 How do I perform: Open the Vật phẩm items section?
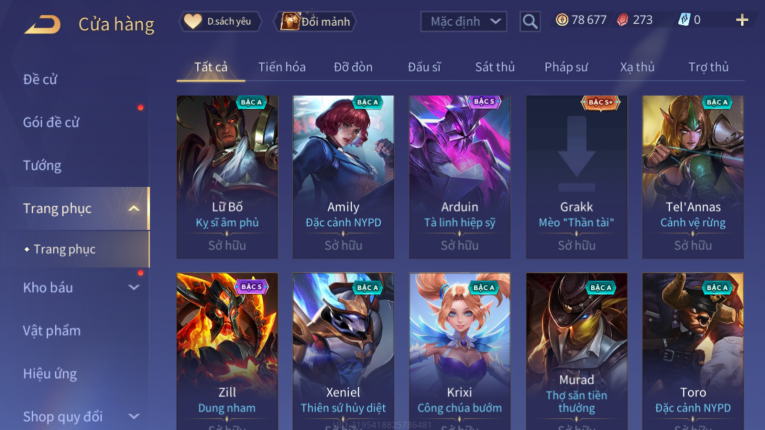tap(52, 331)
